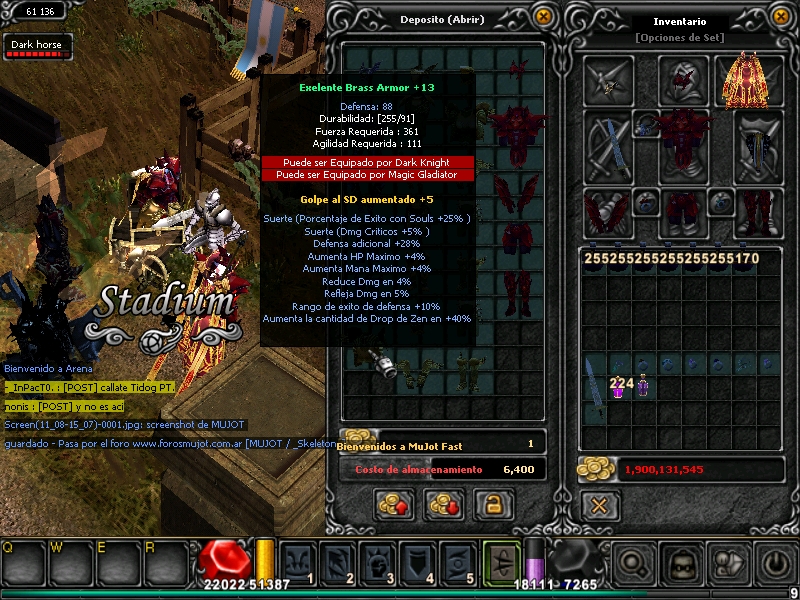Select the highlighted green active skill icon

[x=502, y=560]
